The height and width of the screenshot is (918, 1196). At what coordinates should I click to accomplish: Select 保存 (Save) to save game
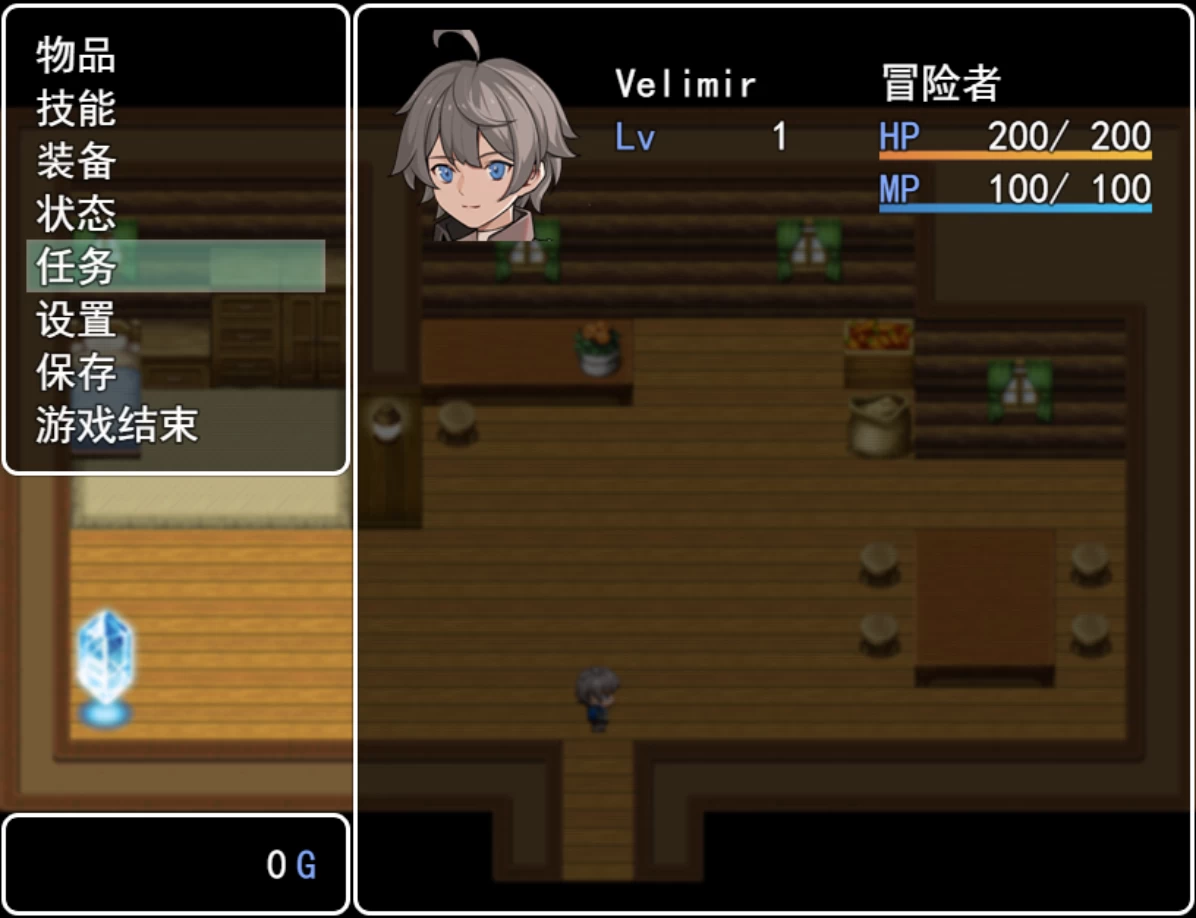tap(76, 372)
